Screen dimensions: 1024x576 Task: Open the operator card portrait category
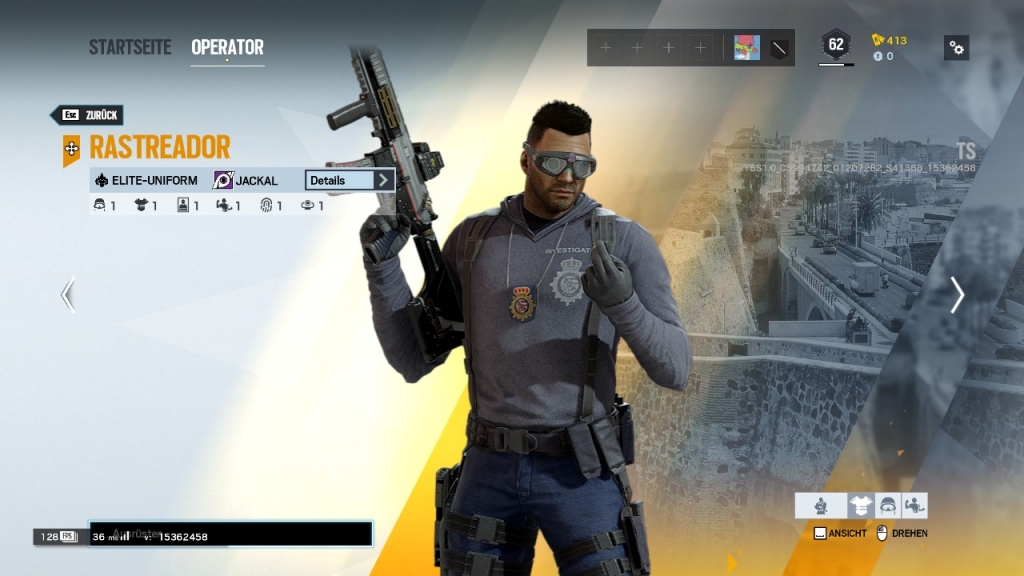(x=183, y=206)
